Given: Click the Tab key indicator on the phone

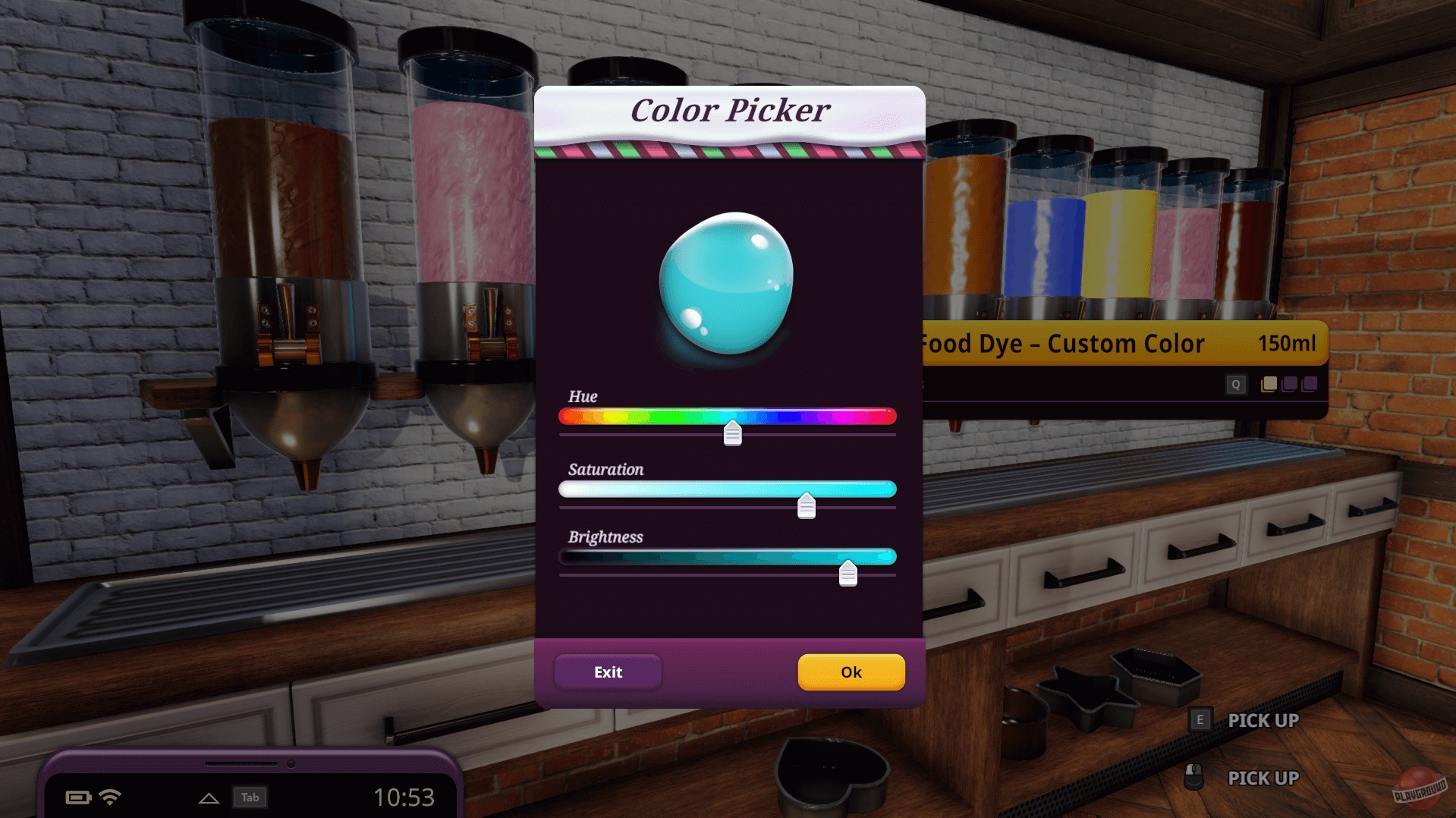Looking at the screenshot, I should coord(251,798).
